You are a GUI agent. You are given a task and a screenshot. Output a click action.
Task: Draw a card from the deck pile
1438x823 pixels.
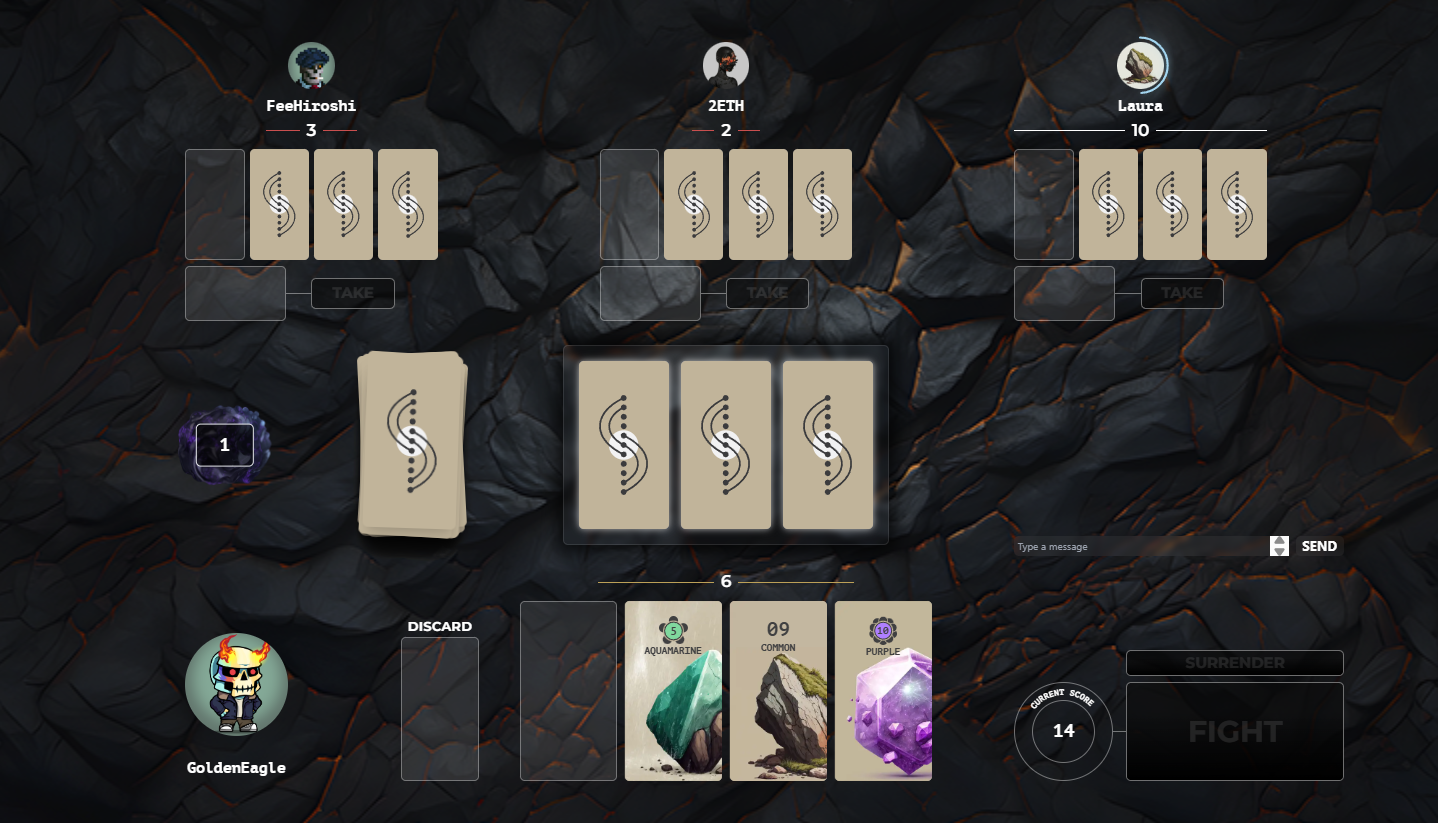(412, 444)
